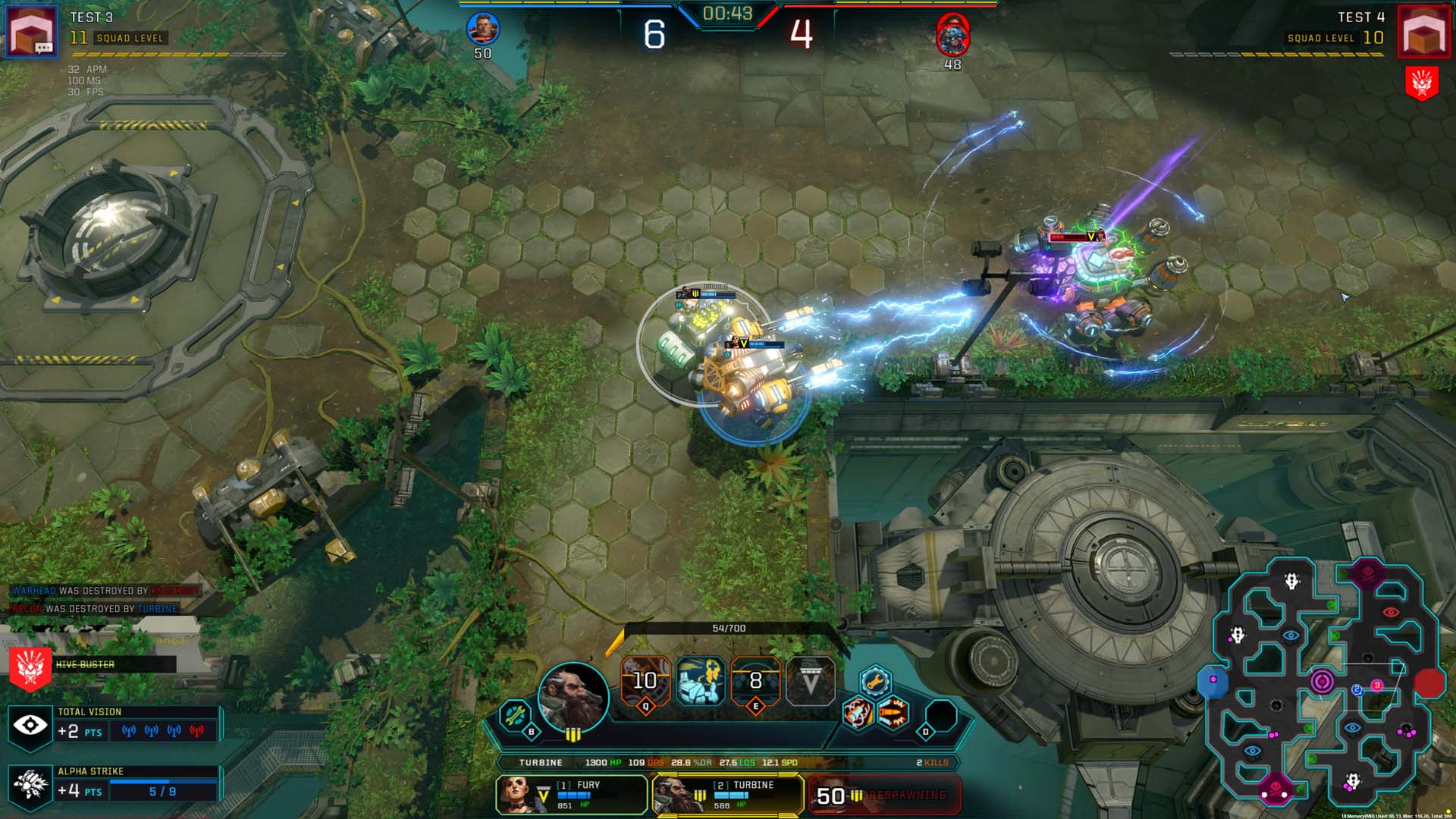Open the Total Vision objective tracker
Screen dimensions: 1456x819
(114, 726)
